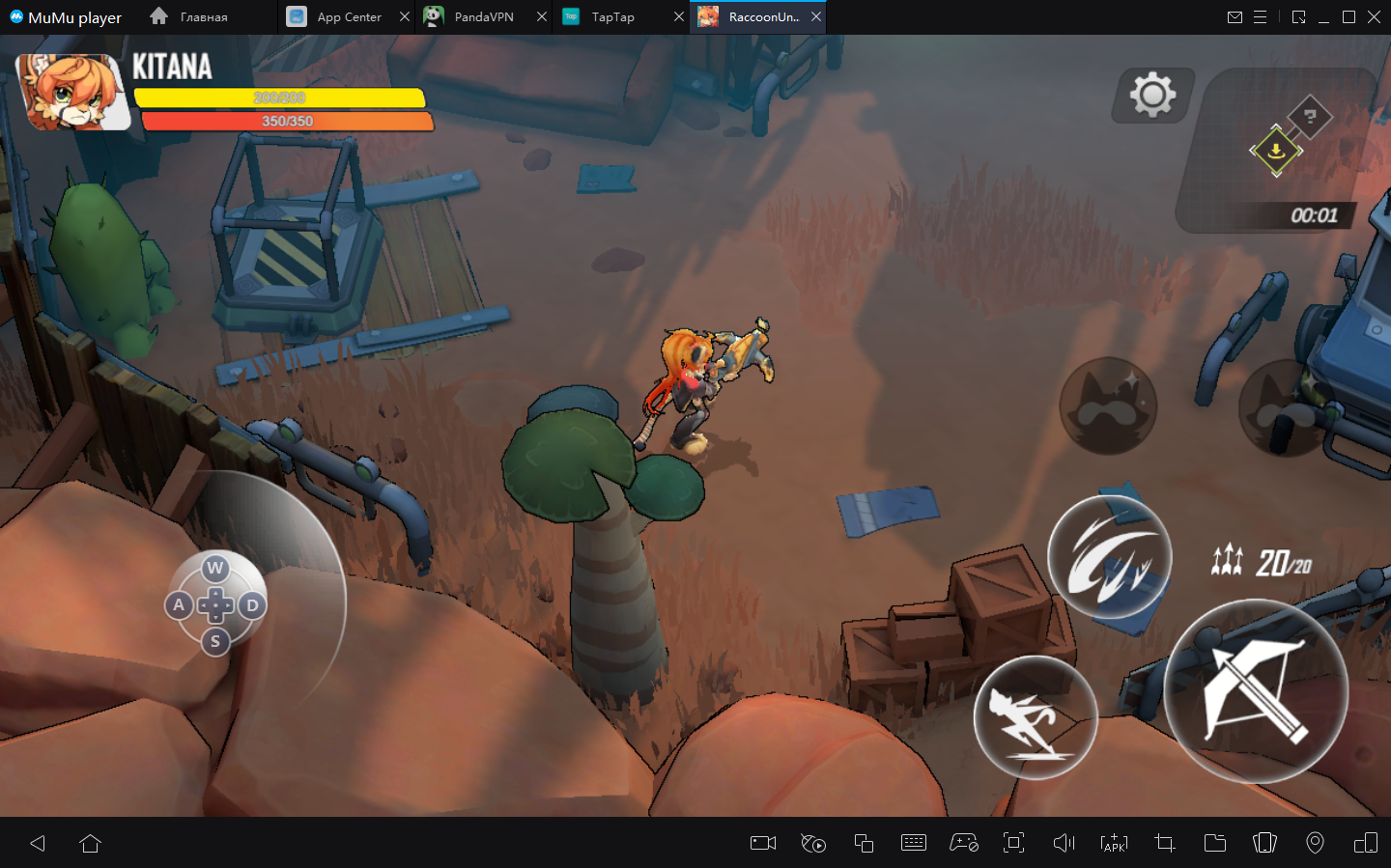The image size is (1391, 868).
Task: Switch to the TapTap tab
Action: pyautogui.click(x=612, y=17)
